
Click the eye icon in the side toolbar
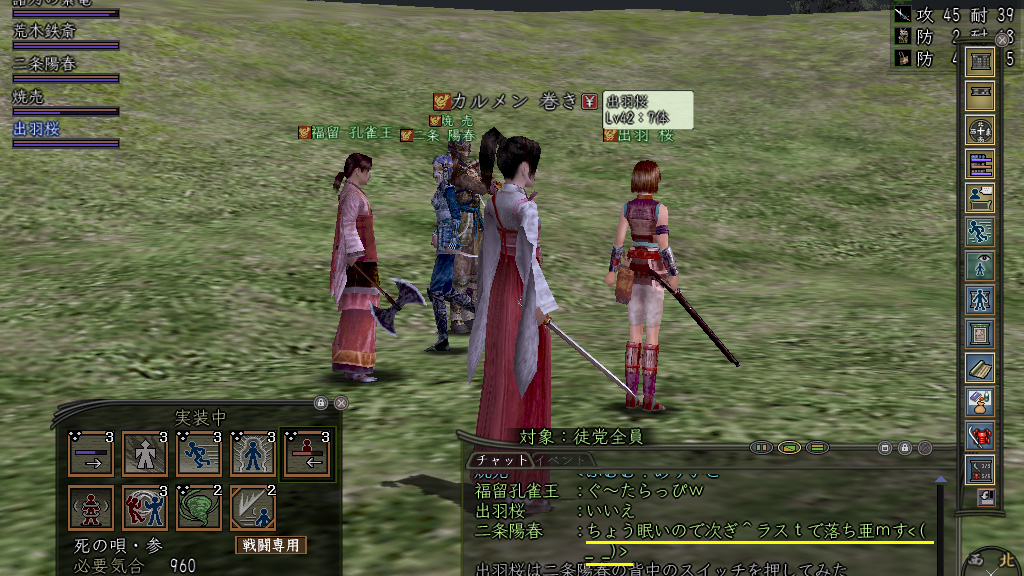(x=980, y=265)
